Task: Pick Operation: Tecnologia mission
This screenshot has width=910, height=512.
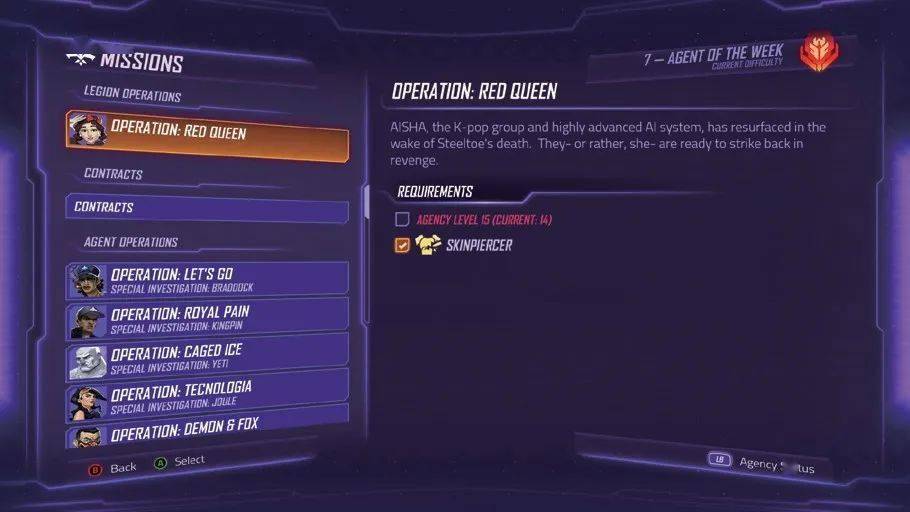Action: (x=208, y=393)
